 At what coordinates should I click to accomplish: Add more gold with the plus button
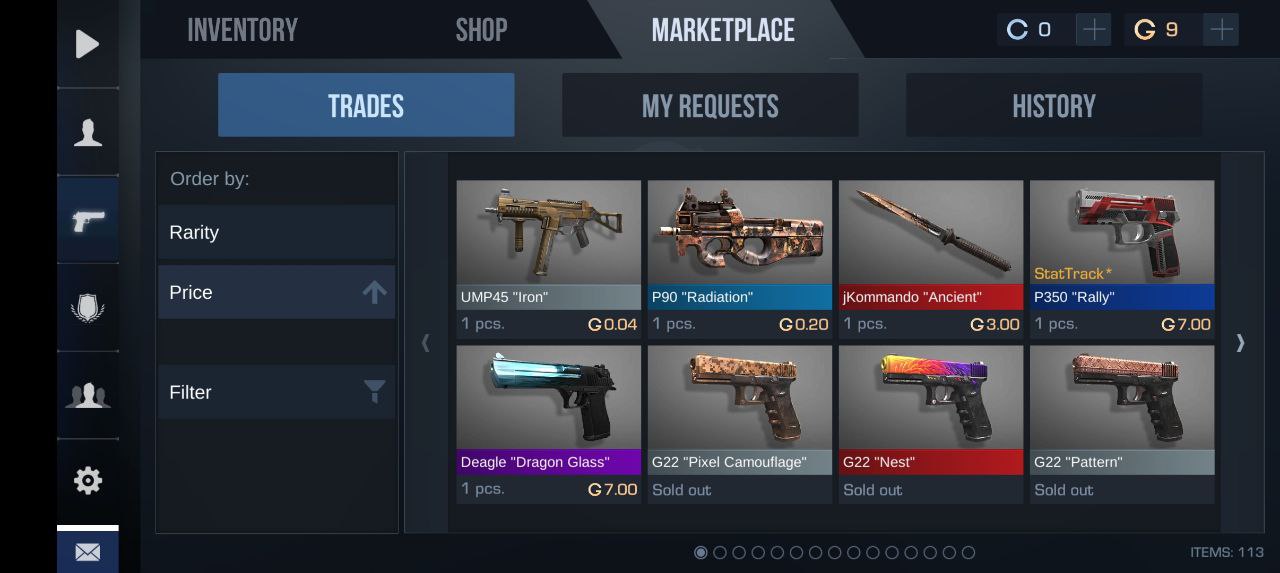(1221, 30)
